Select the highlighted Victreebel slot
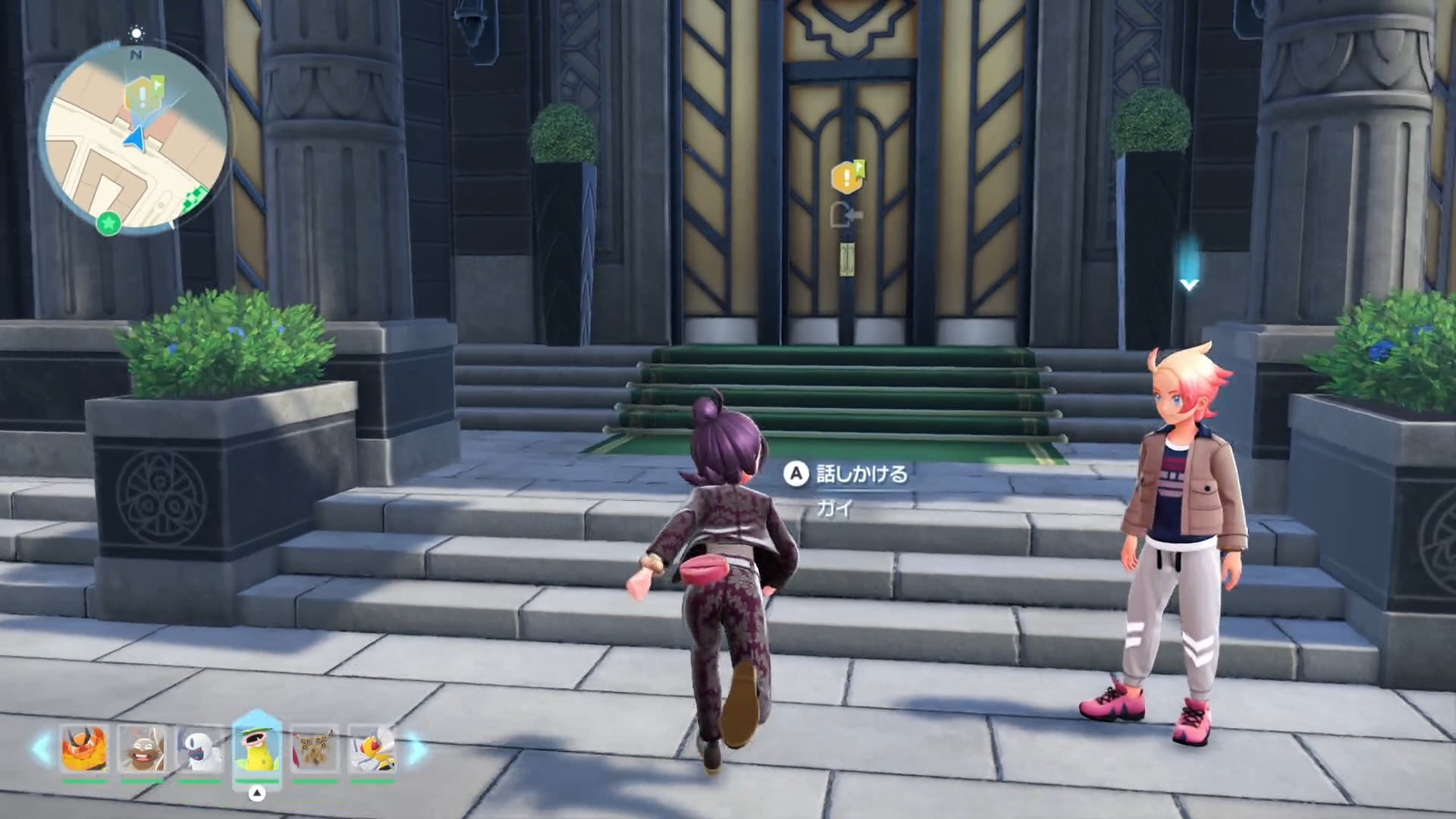This screenshot has width=1456, height=819. (257, 747)
